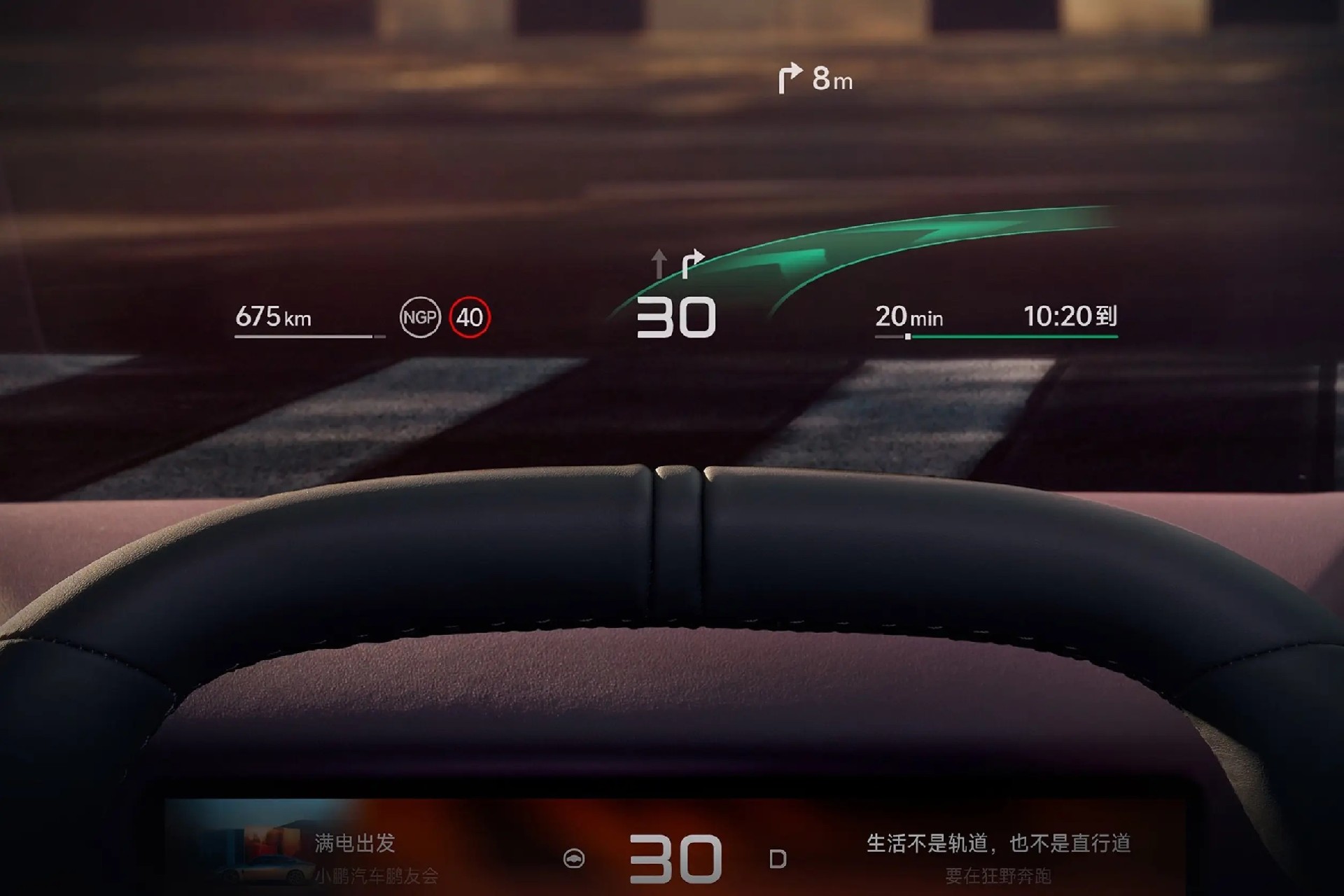The image size is (1344, 896).
Task: Select the D gear indicator
Action: [x=778, y=859]
